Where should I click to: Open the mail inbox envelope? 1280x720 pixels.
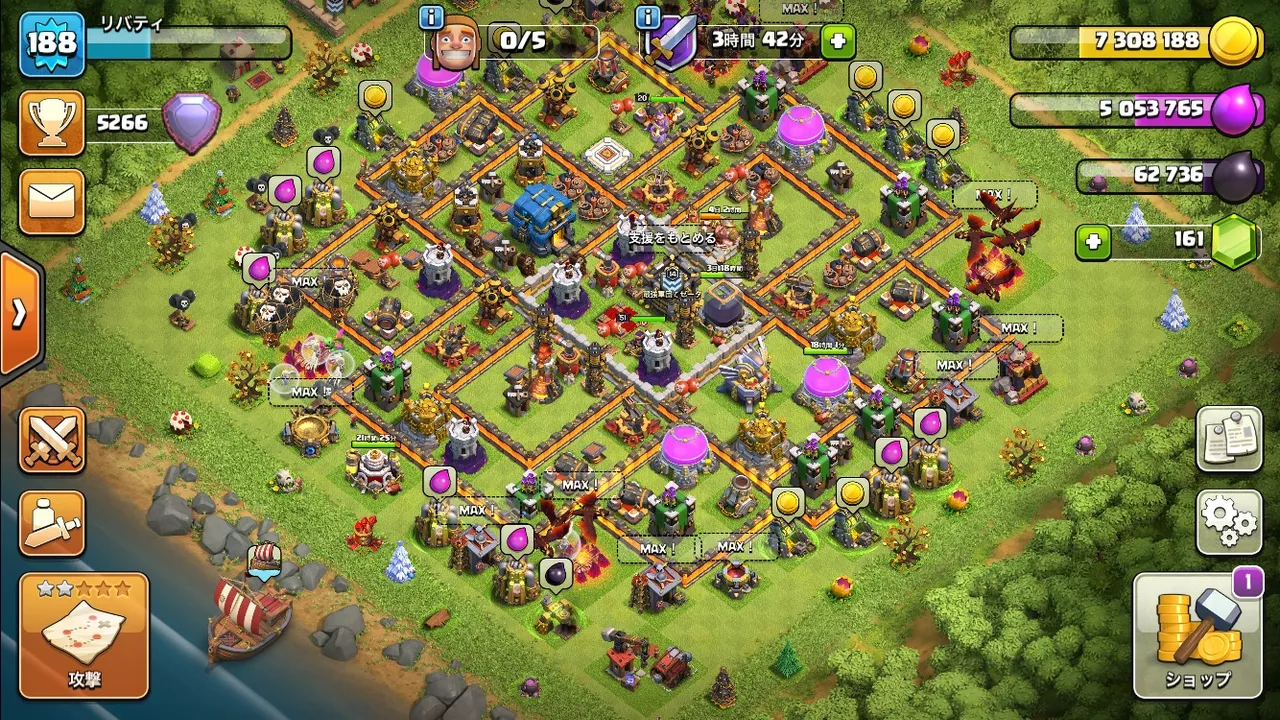click(x=52, y=201)
